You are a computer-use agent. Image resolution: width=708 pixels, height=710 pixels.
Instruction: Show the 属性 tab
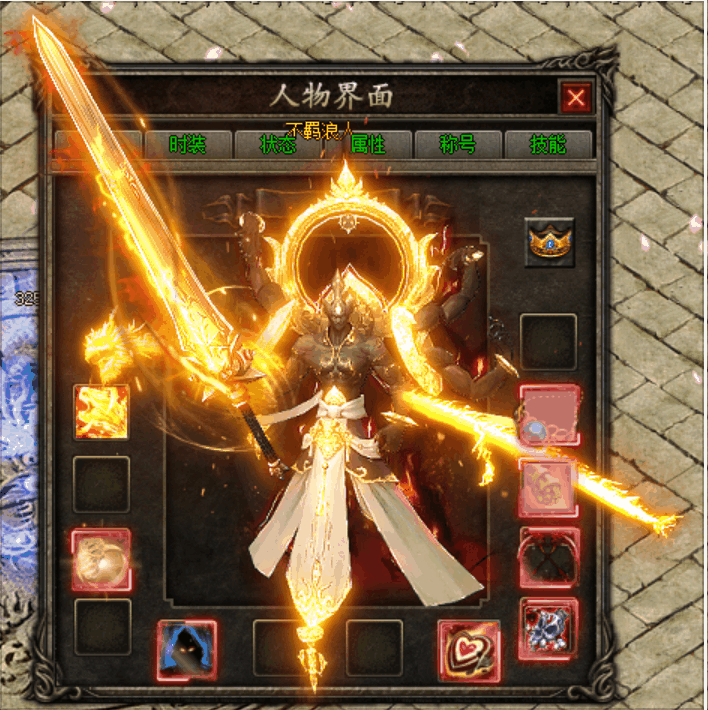point(367,144)
